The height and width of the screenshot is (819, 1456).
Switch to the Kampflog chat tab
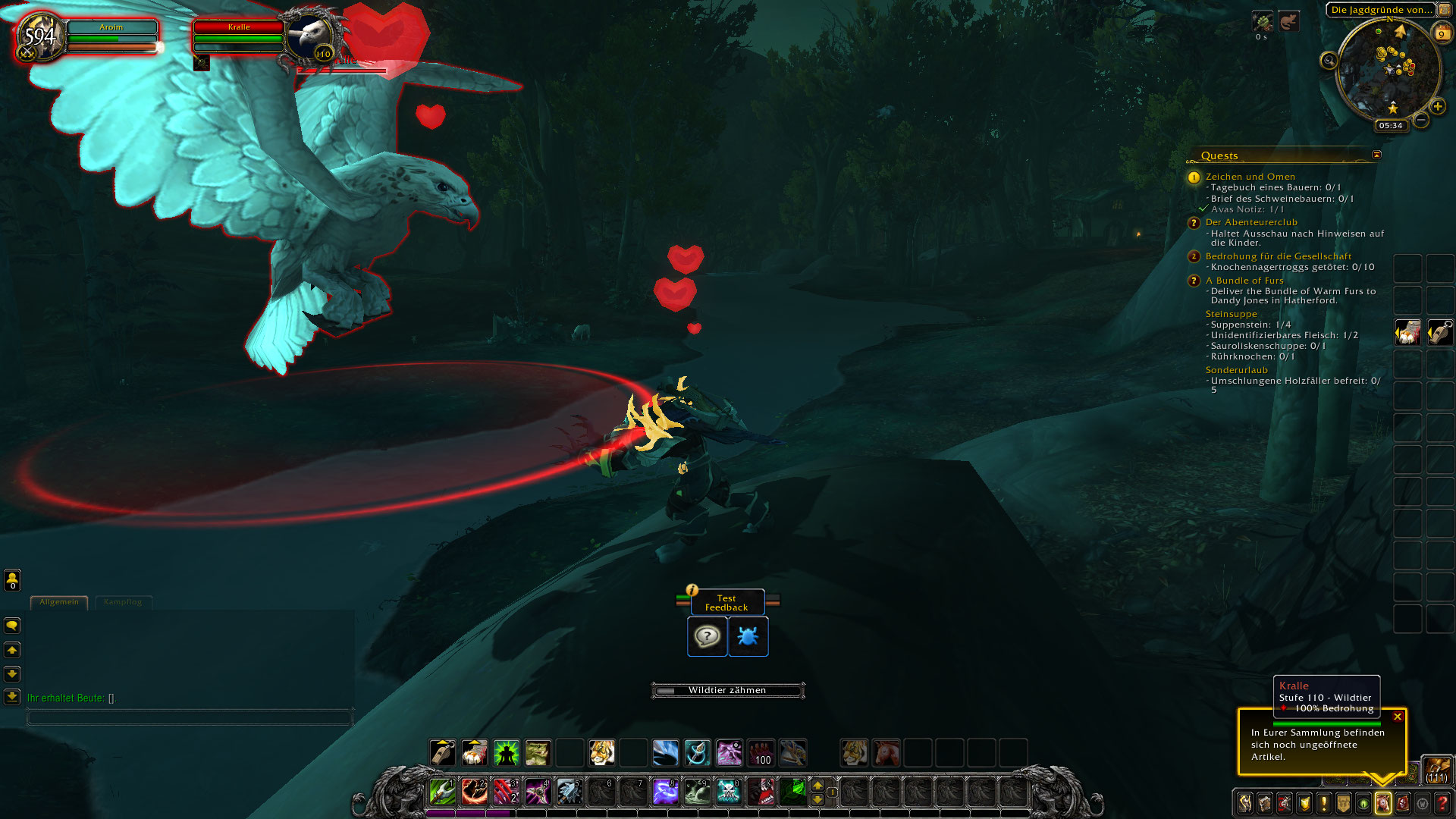123,602
